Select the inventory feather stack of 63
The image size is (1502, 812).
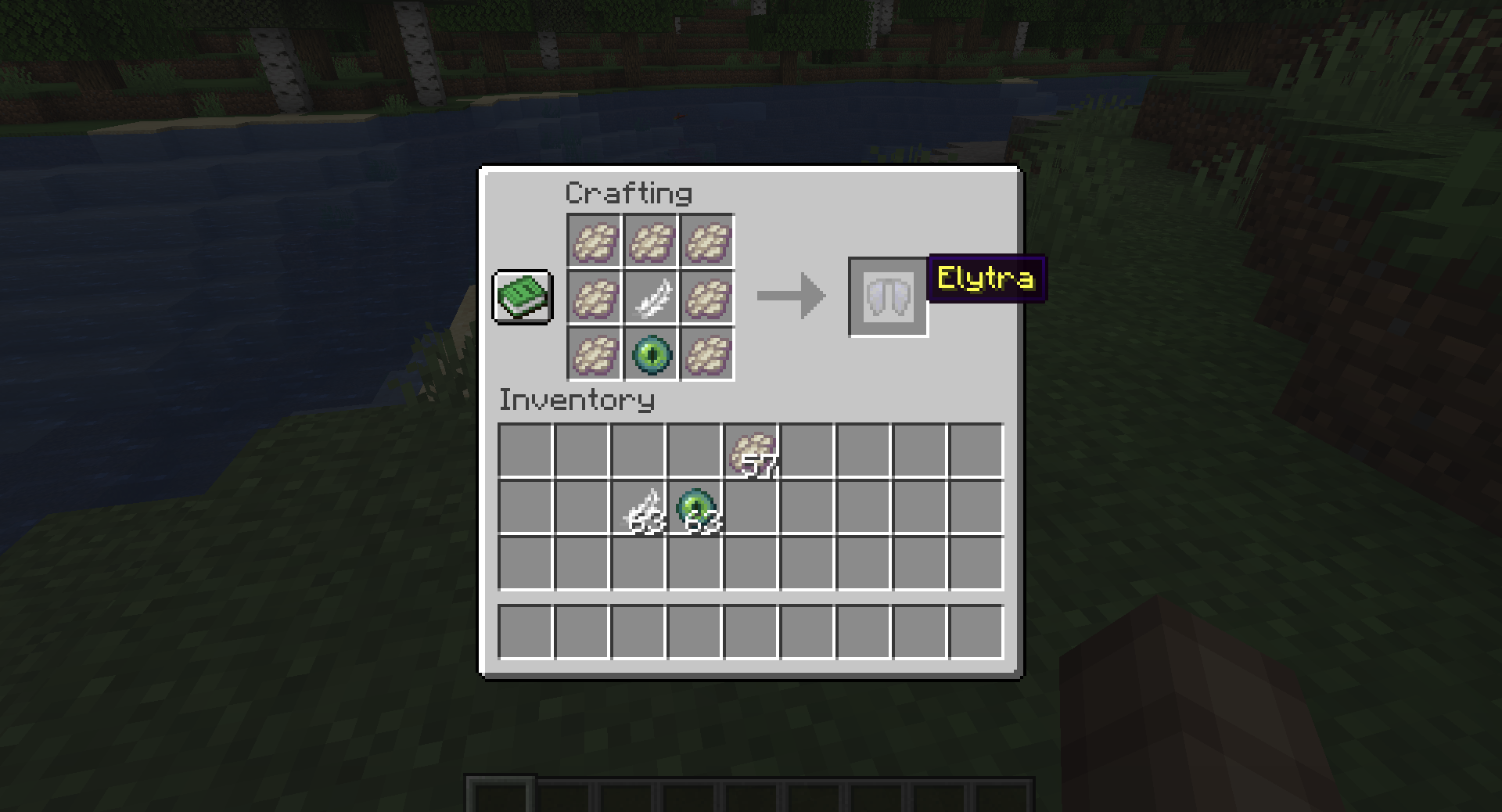639,508
